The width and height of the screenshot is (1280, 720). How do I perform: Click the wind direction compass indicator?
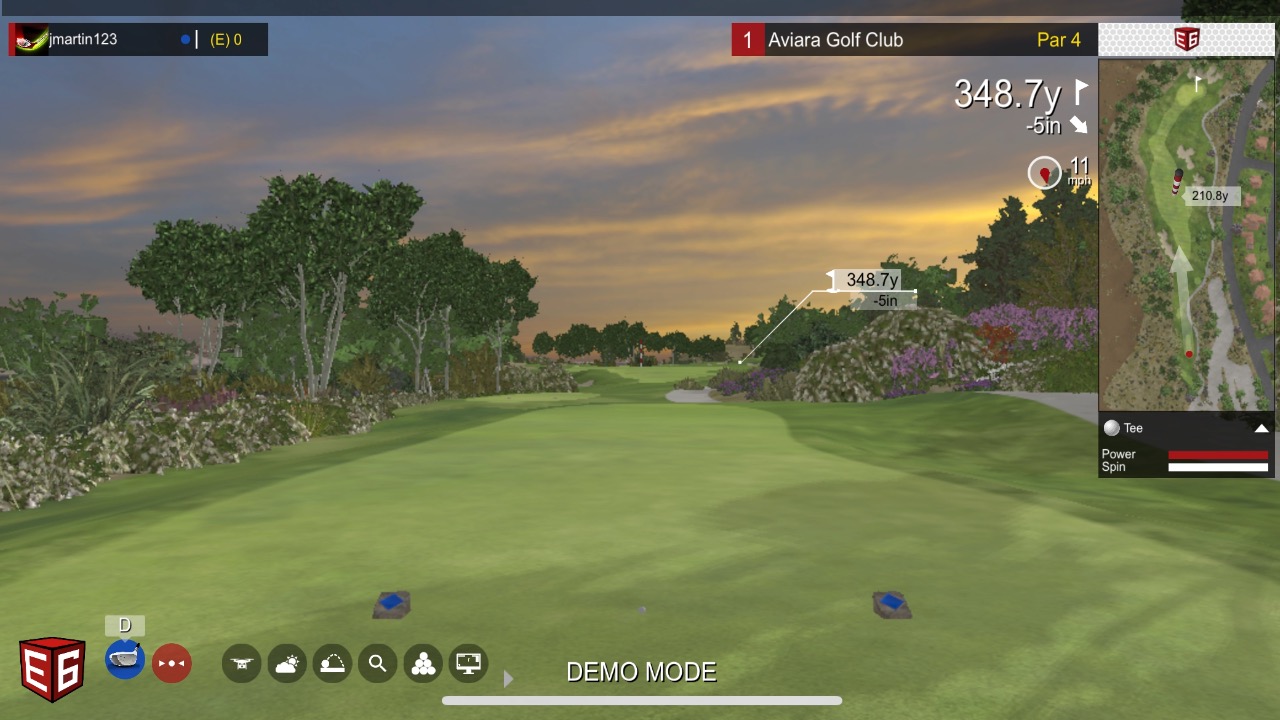(1045, 173)
